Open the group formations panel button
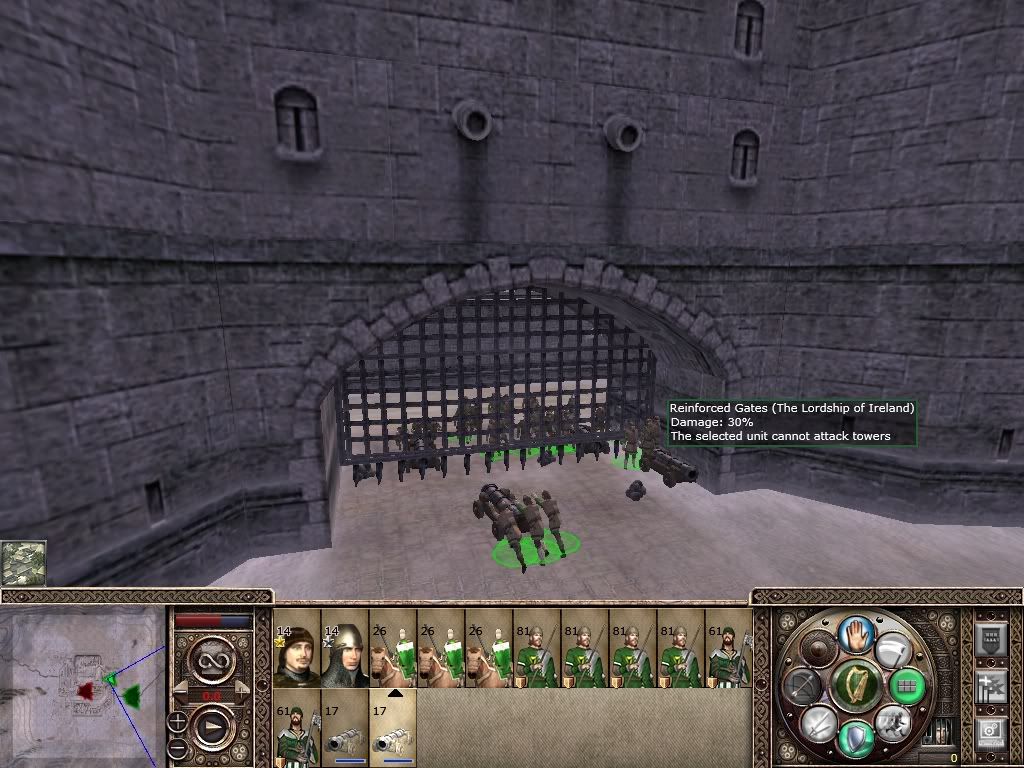 click(x=990, y=640)
